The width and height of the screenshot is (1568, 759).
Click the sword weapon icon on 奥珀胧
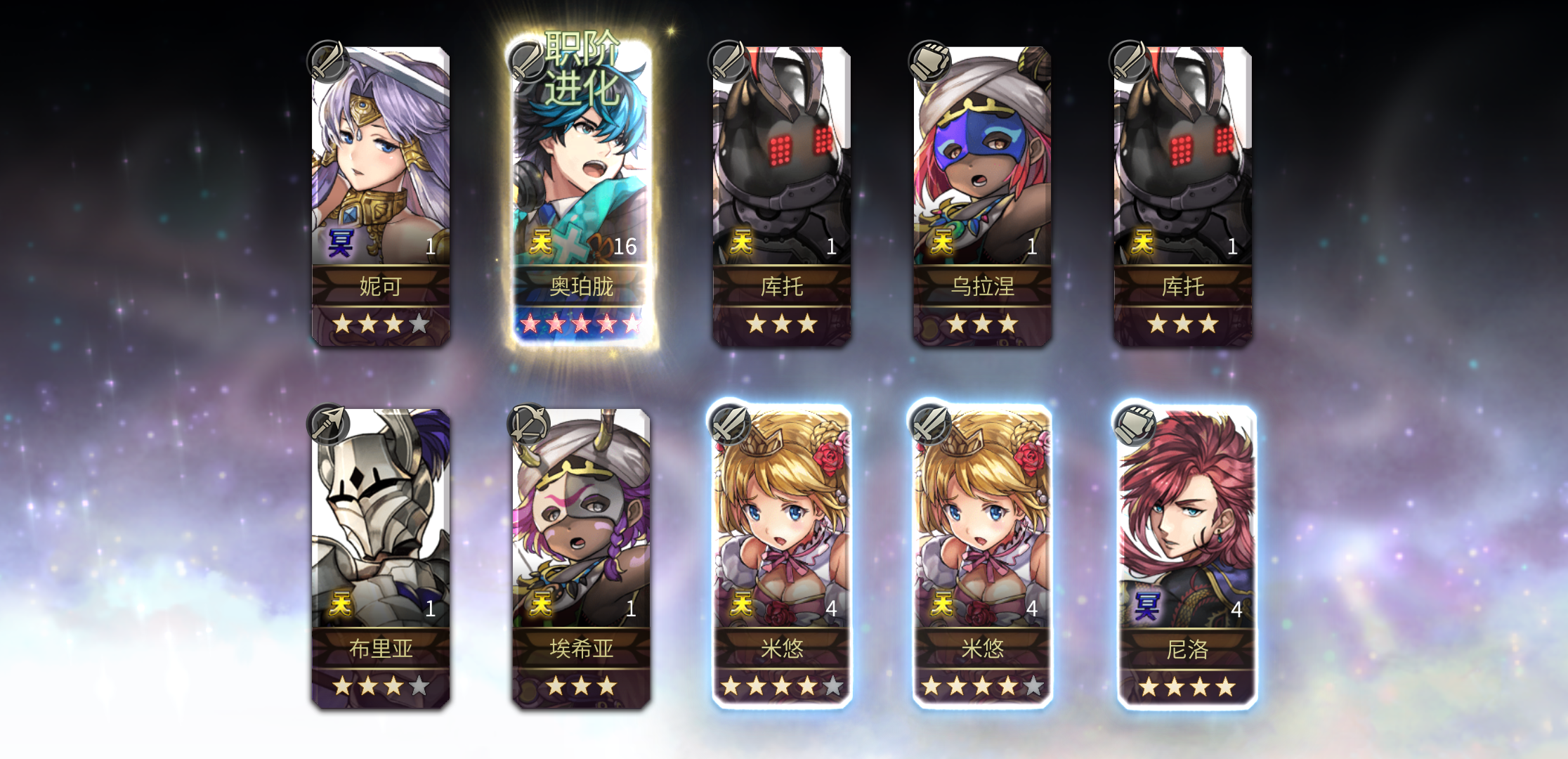[528, 62]
